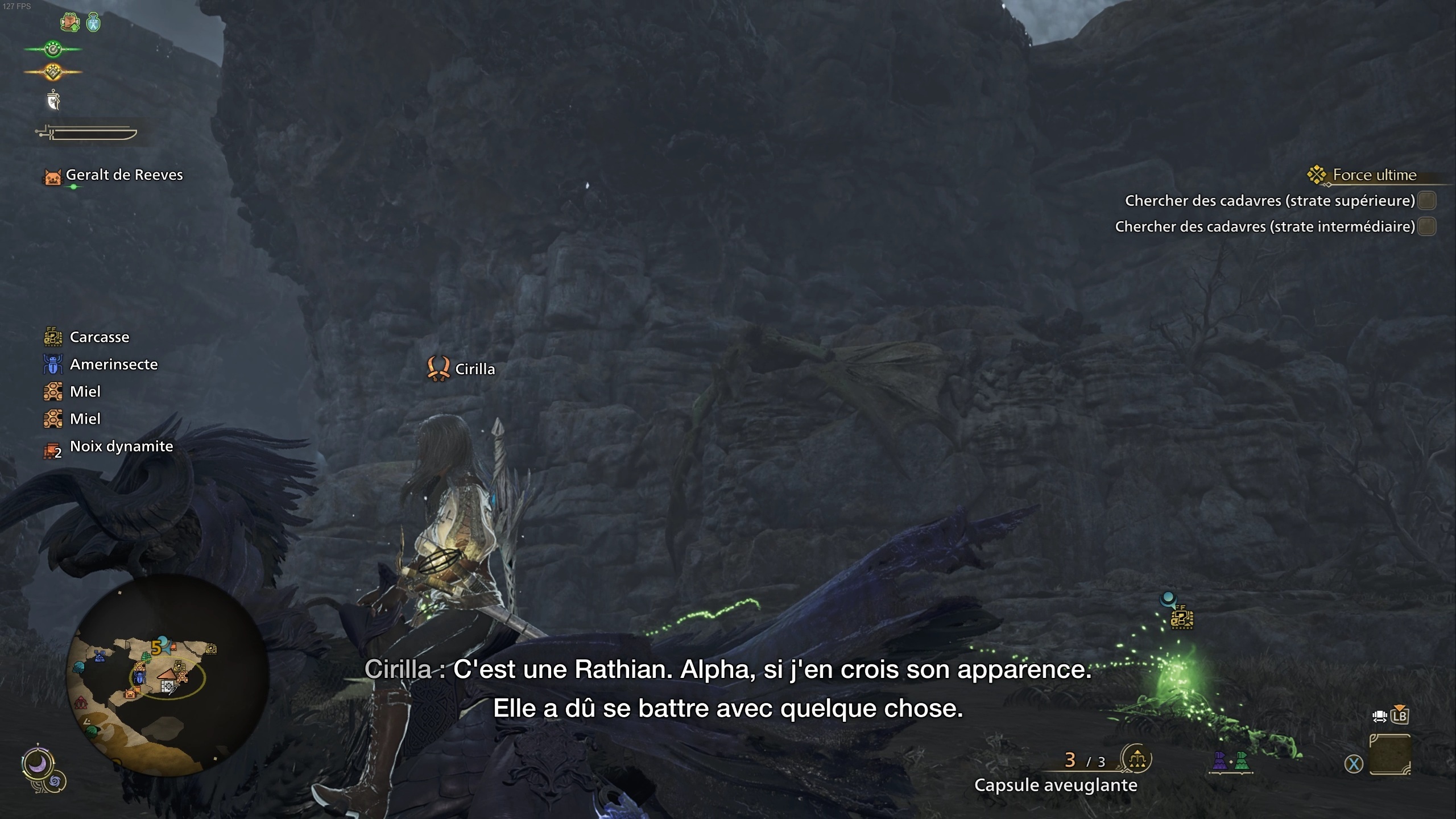Open the item selection wheel via LB prompt
The image size is (1456, 819).
pos(1399,718)
